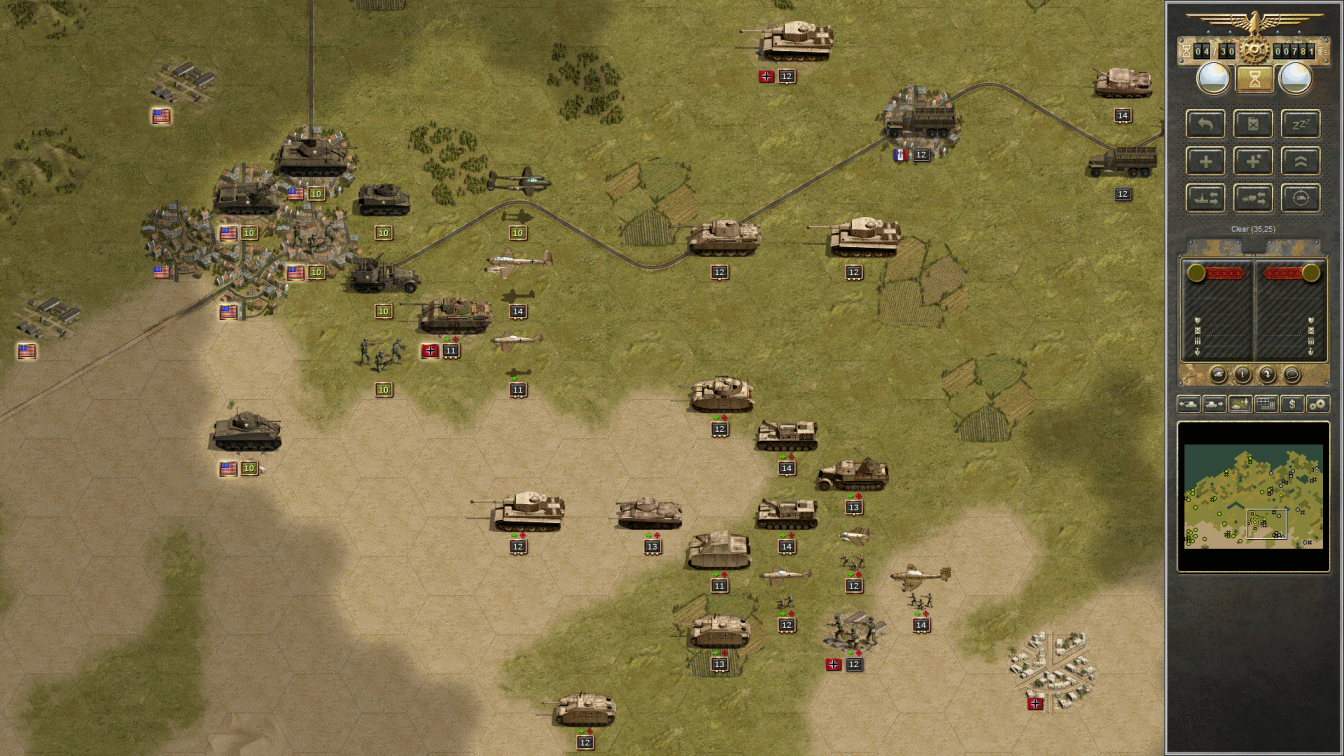Click the fuel canister supply button
Screen dimensions: 1344x756
[x=1253, y=125]
